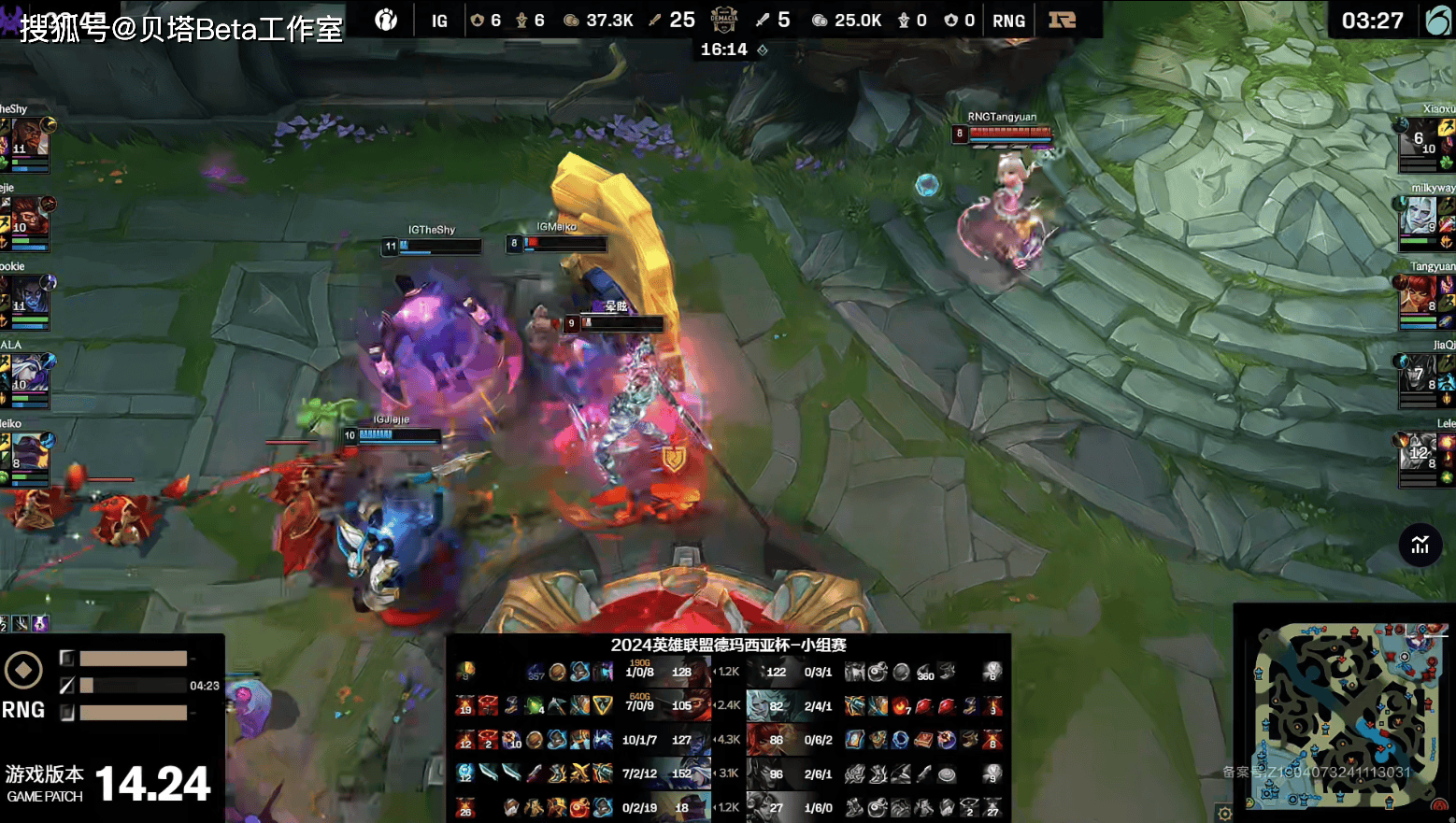Select Xiaoxu's greyed-out champion portrait
This screenshot has width=1456, height=823.
tap(1419, 138)
